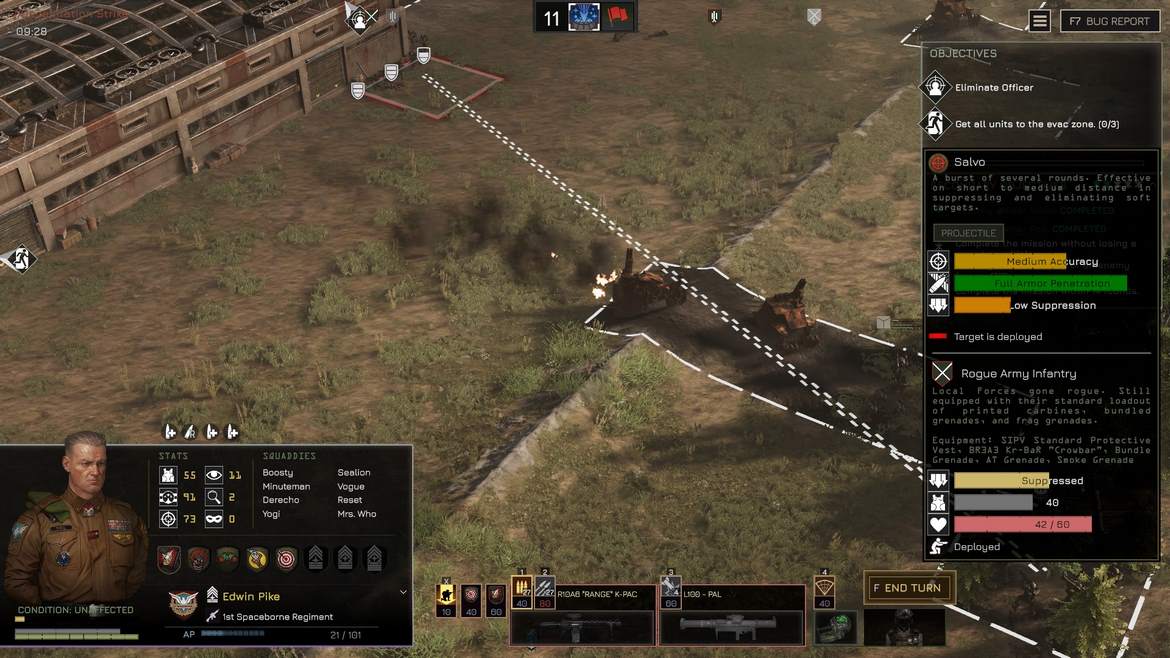The width and height of the screenshot is (1170, 658).
Task: Expand the Edwin Pike unit panel arrow
Action: [x=403, y=592]
